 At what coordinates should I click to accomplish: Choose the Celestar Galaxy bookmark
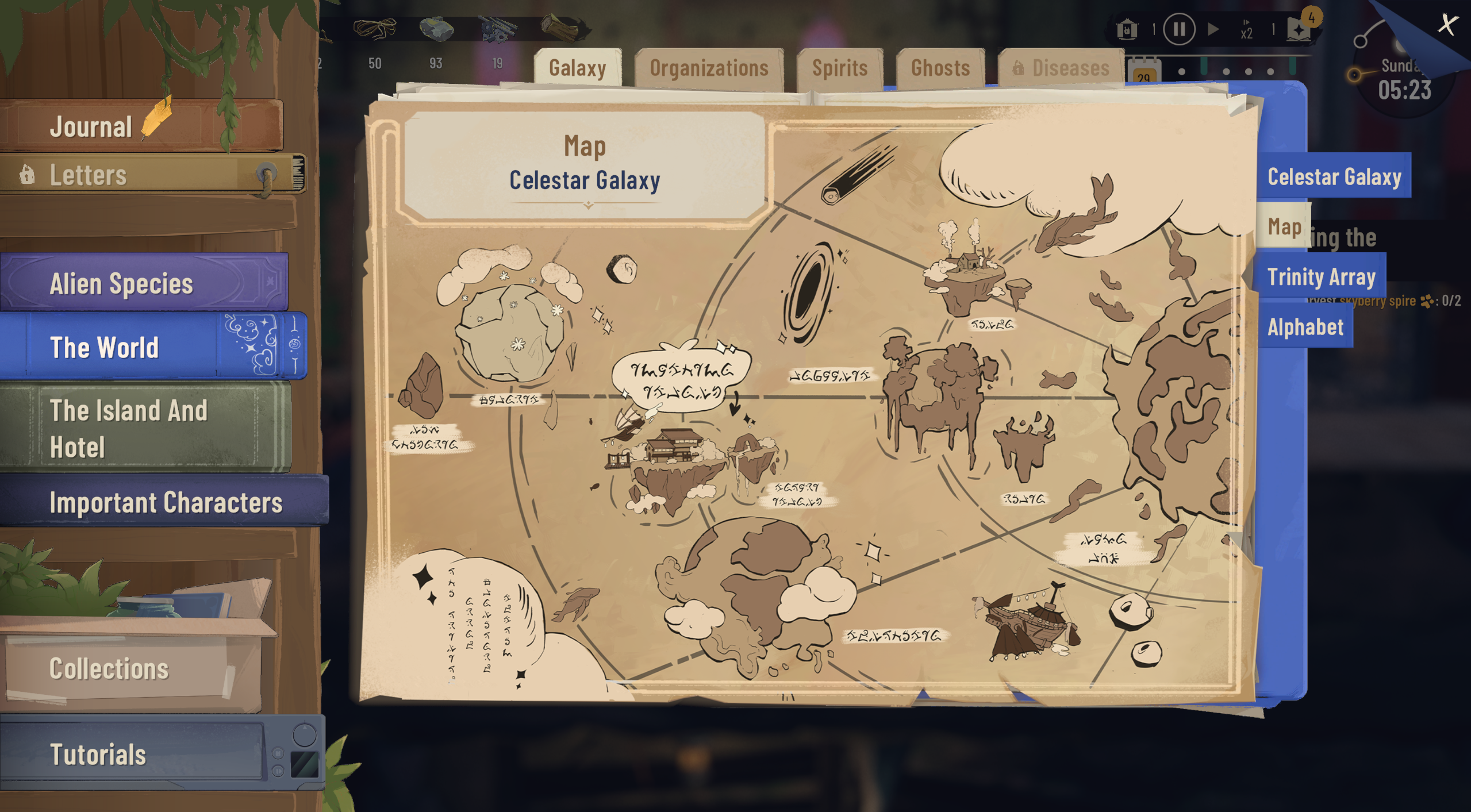(1334, 176)
